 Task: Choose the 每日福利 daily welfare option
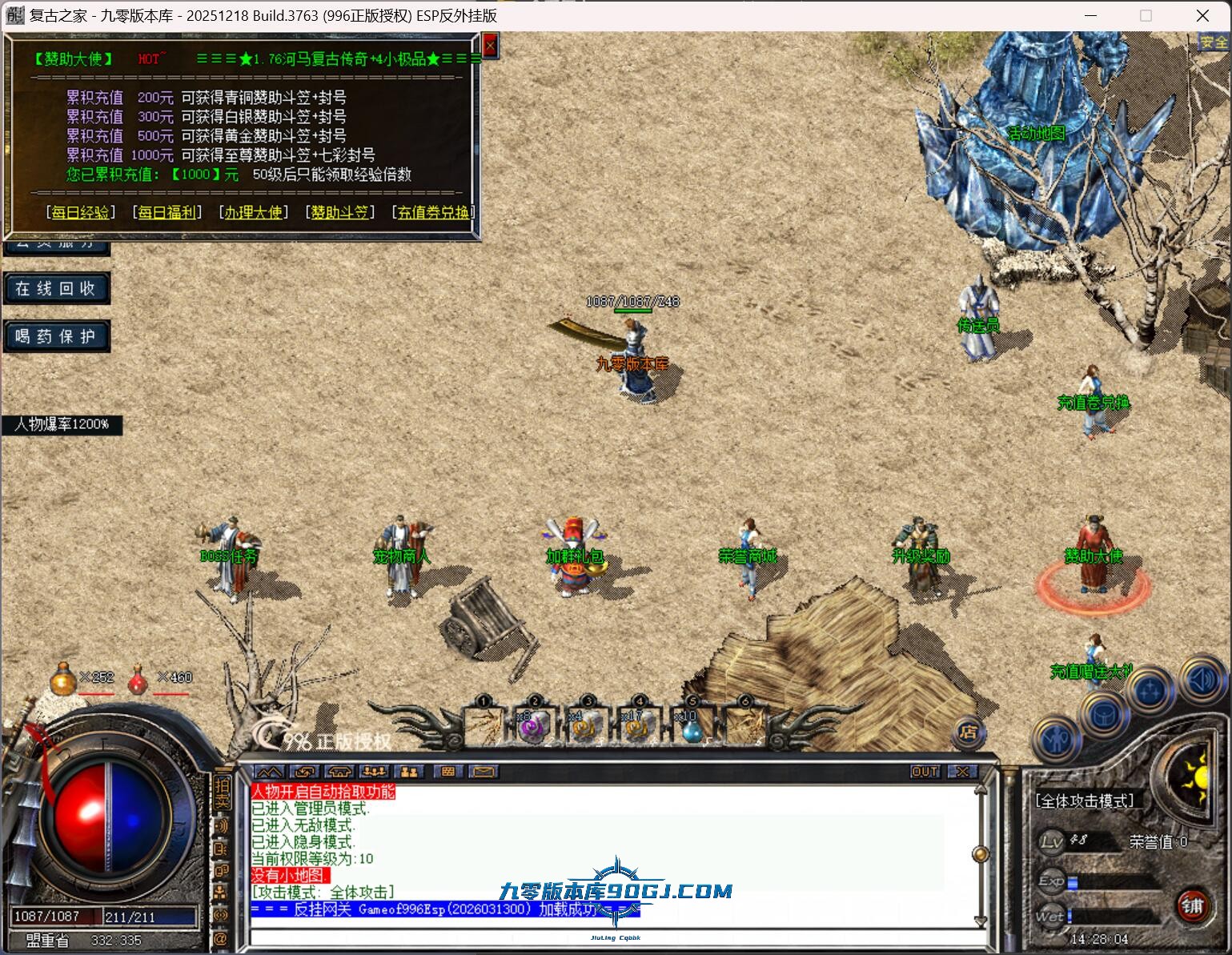(x=167, y=212)
